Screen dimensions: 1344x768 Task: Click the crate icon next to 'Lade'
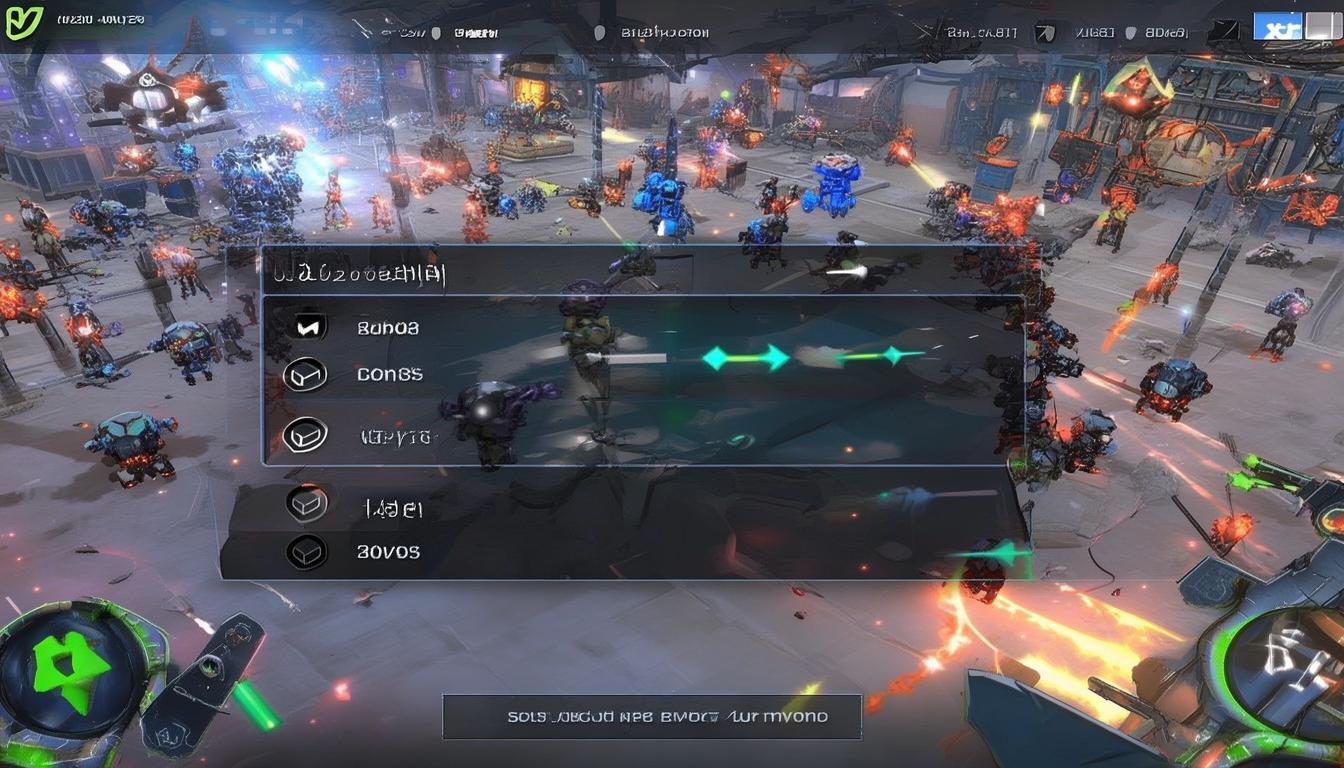(x=307, y=504)
